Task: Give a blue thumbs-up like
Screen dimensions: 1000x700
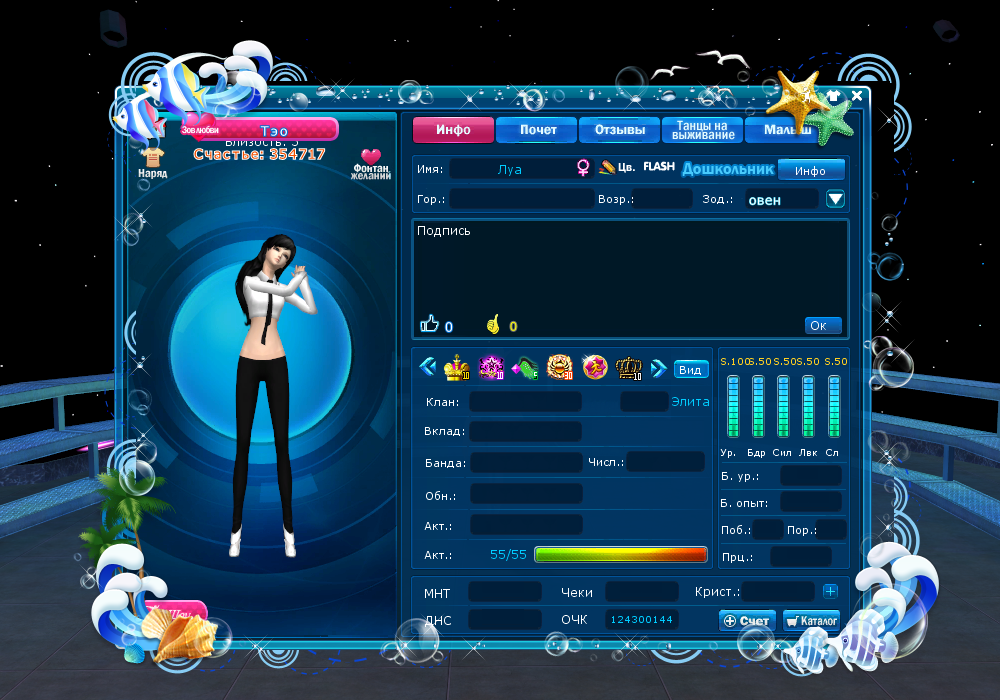Action: point(430,324)
